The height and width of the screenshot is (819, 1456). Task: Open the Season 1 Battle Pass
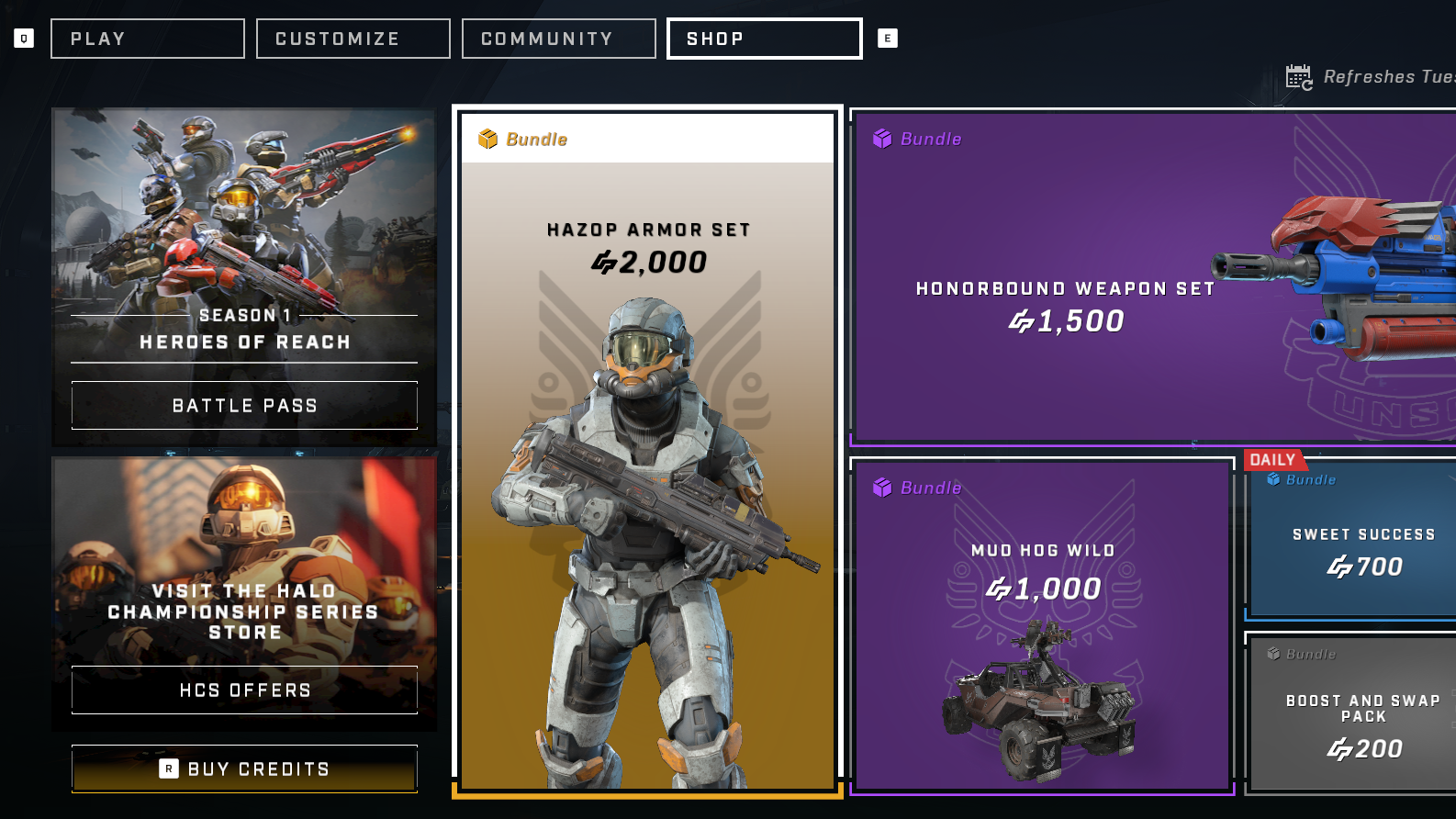(244, 405)
